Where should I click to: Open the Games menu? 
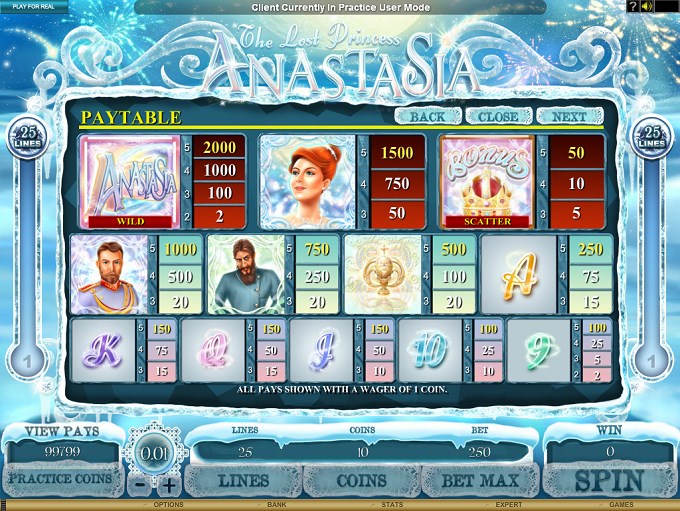[x=621, y=505]
